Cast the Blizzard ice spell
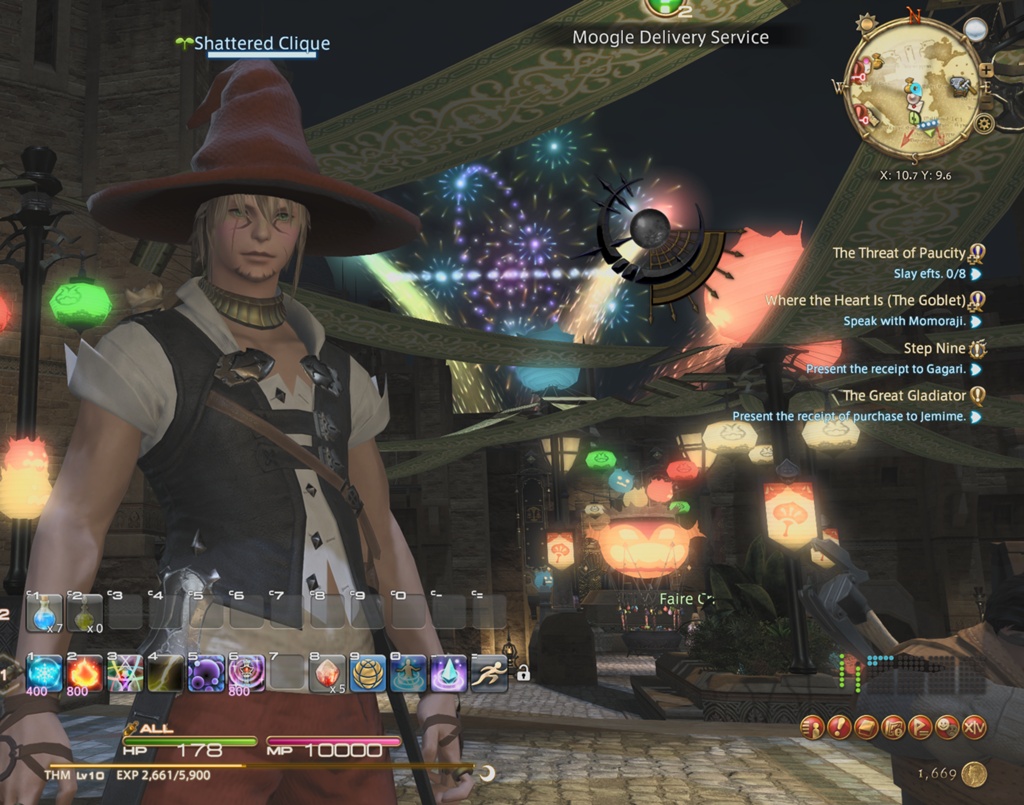This screenshot has width=1024, height=805. (44, 674)
